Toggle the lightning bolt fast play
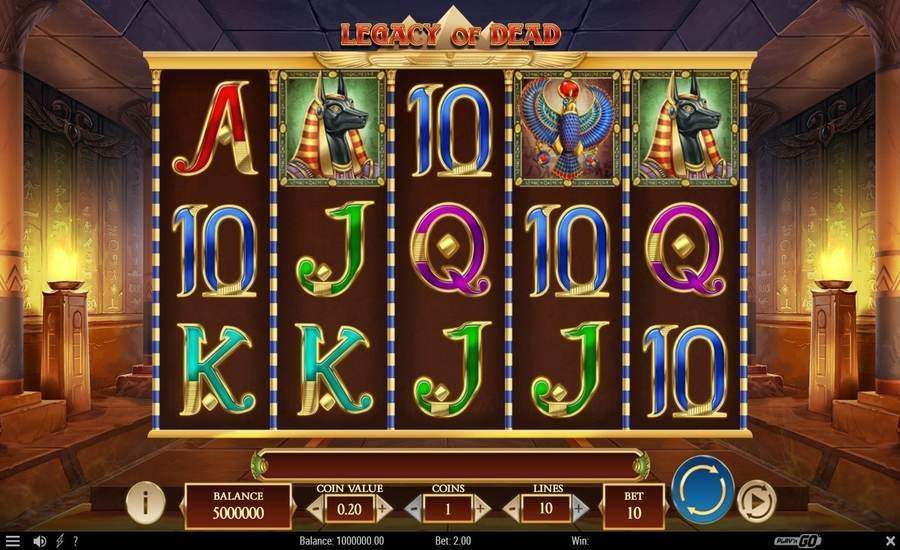The image size is (900, 550). pyautogui.click(x=58, y=541)
